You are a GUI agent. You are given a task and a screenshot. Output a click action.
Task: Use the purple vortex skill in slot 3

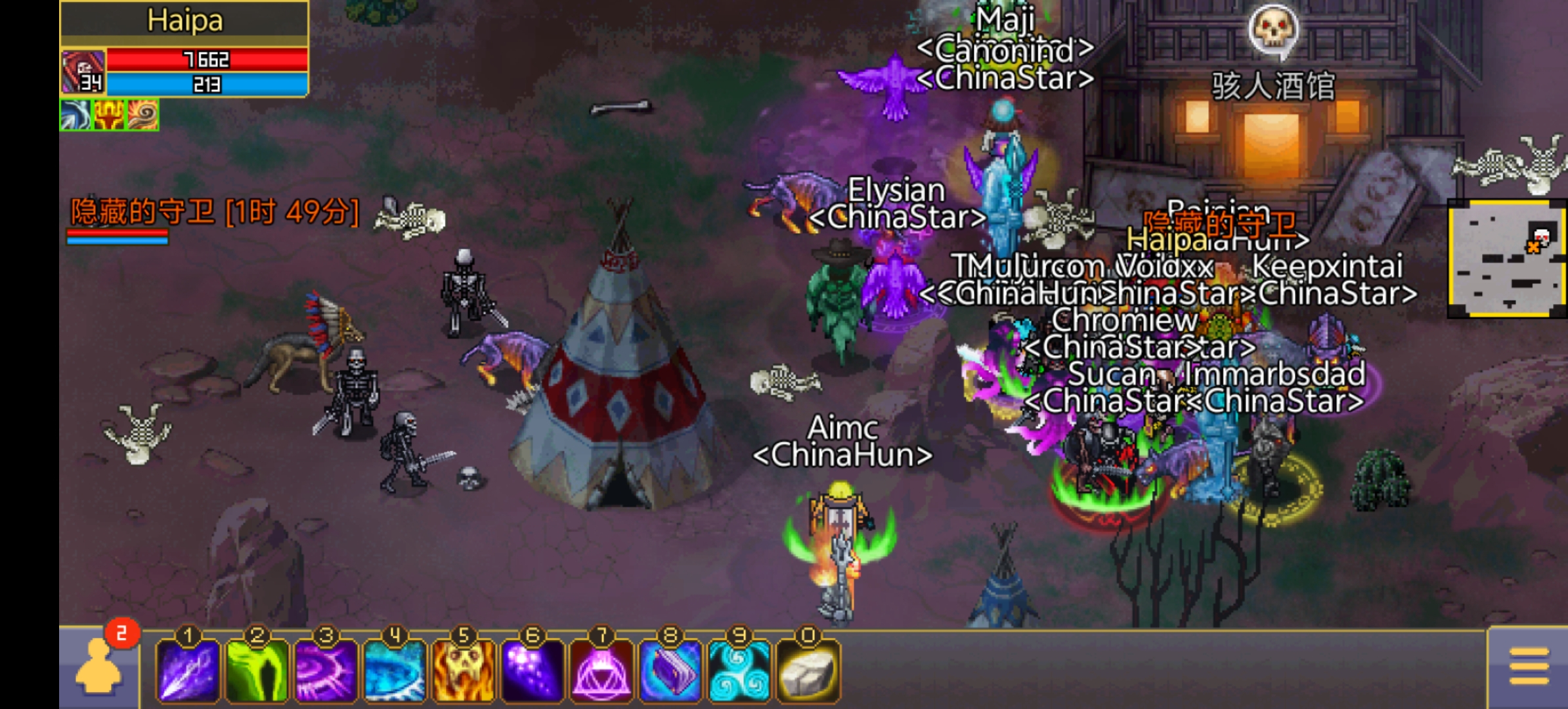pyautogui.click(x=326, y=671)
